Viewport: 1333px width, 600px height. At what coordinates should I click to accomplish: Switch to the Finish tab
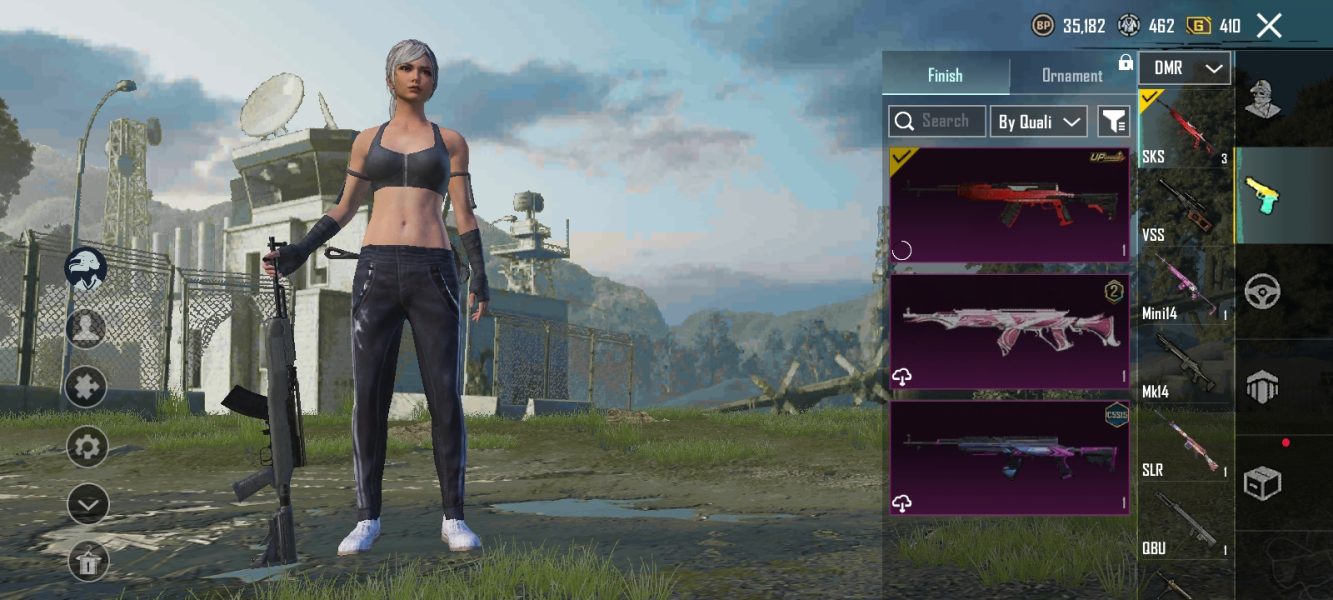[945, 76]
